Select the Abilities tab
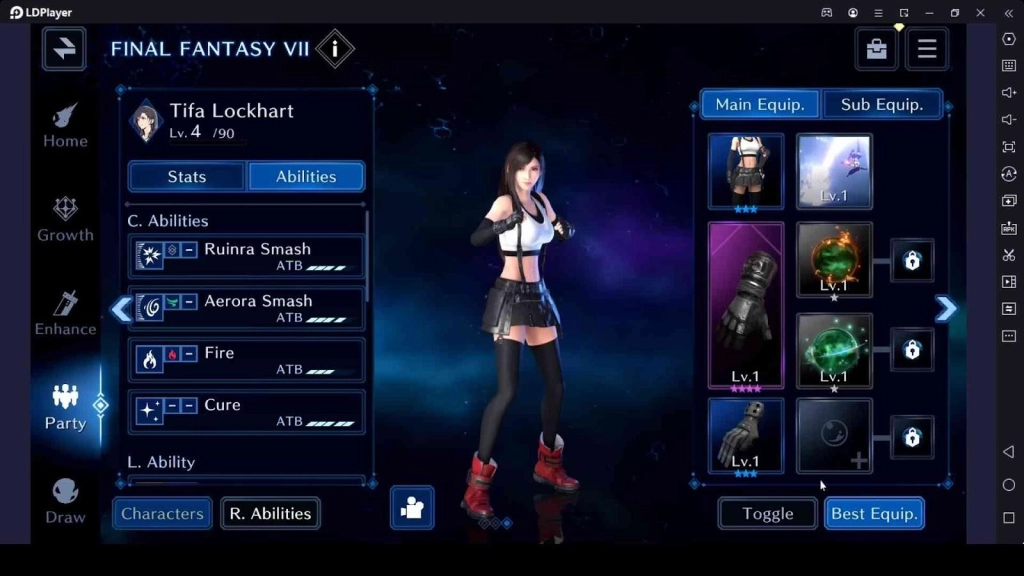1024x576 pixels. pyautogui.click(x=306, y=176)
